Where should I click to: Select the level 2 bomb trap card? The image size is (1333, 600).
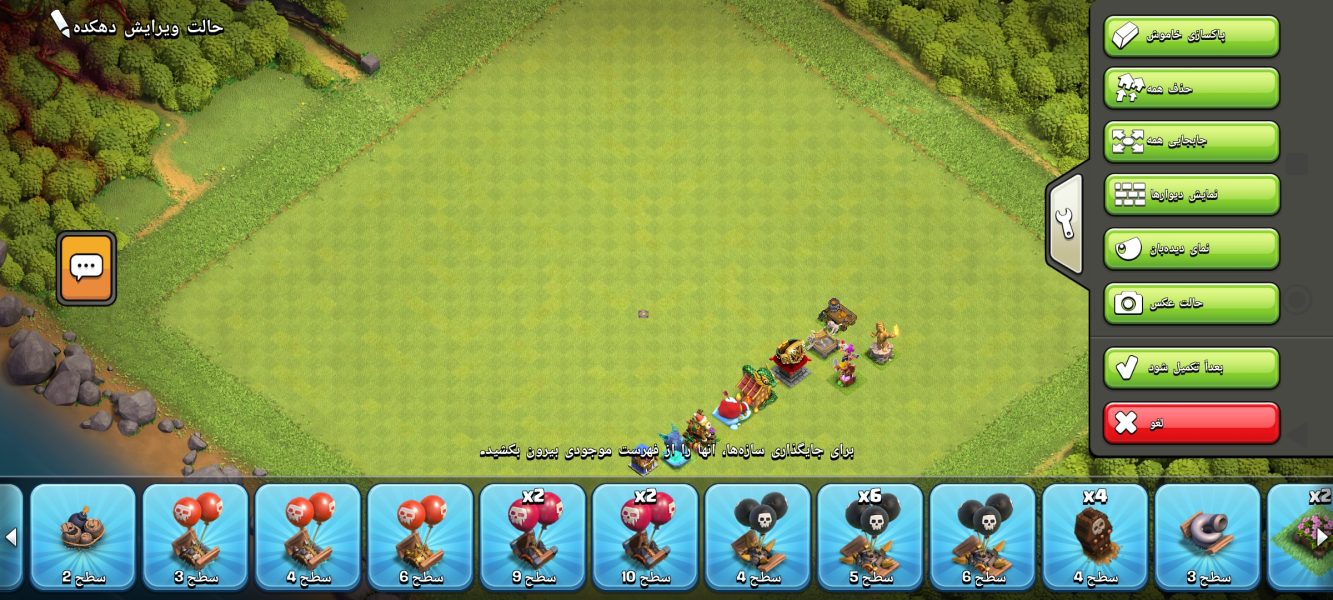click(83, 536)
